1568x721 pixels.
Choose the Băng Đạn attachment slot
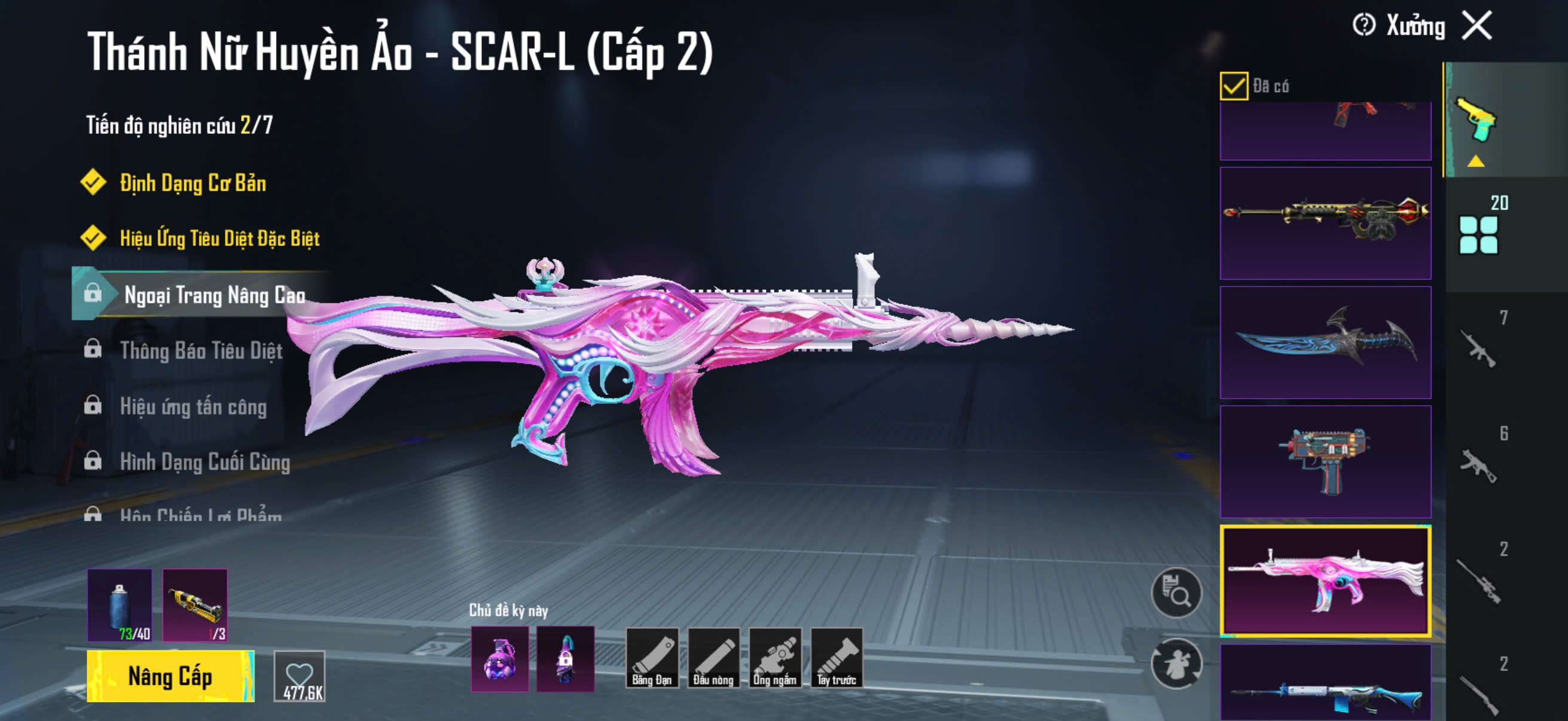(652, 658)
